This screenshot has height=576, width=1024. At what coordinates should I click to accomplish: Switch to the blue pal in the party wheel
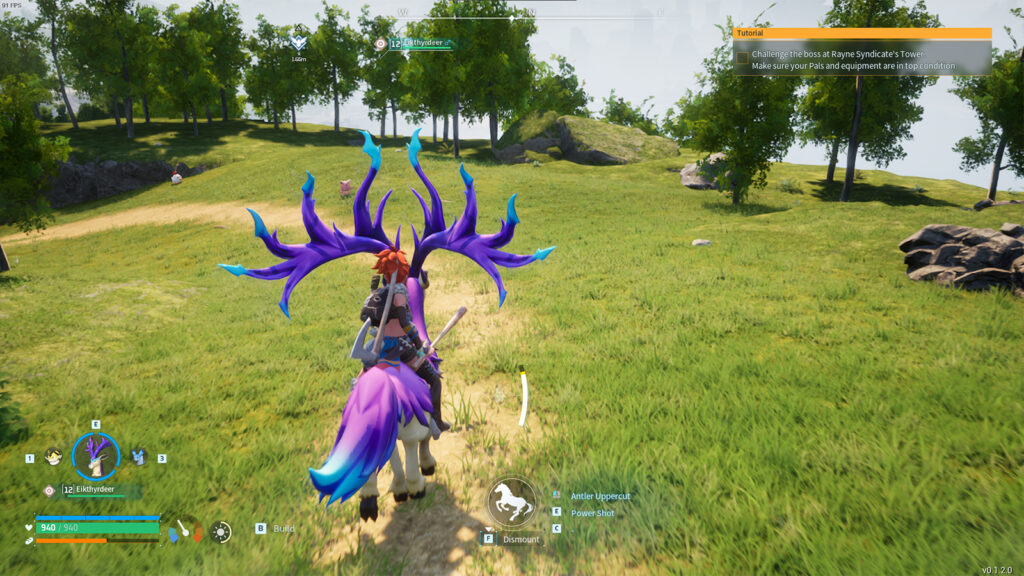point(138,457)
